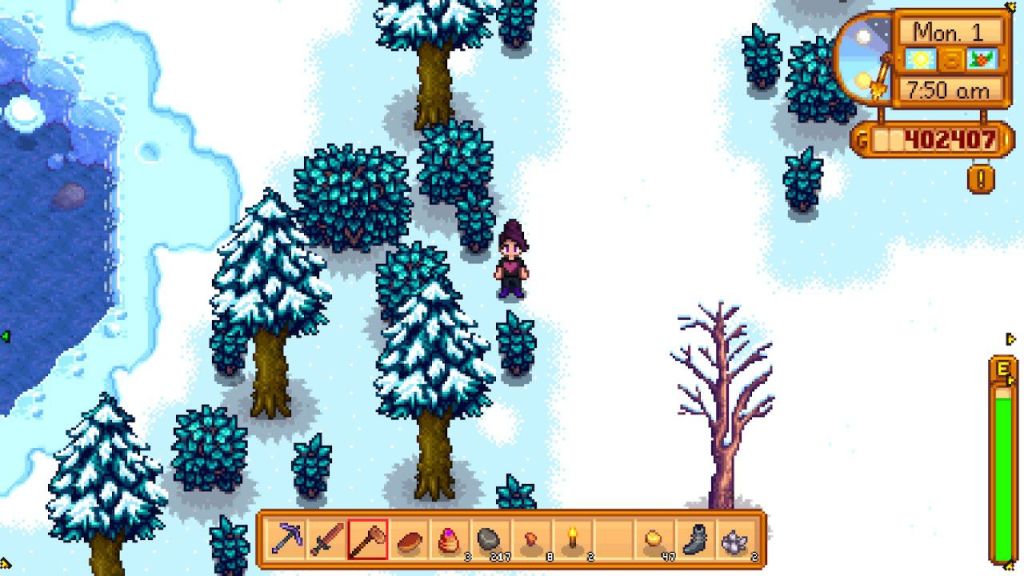Choose the red mushroom slot
The height and width of the screenshot is (576, 1024).
click(x=530, y=541)
